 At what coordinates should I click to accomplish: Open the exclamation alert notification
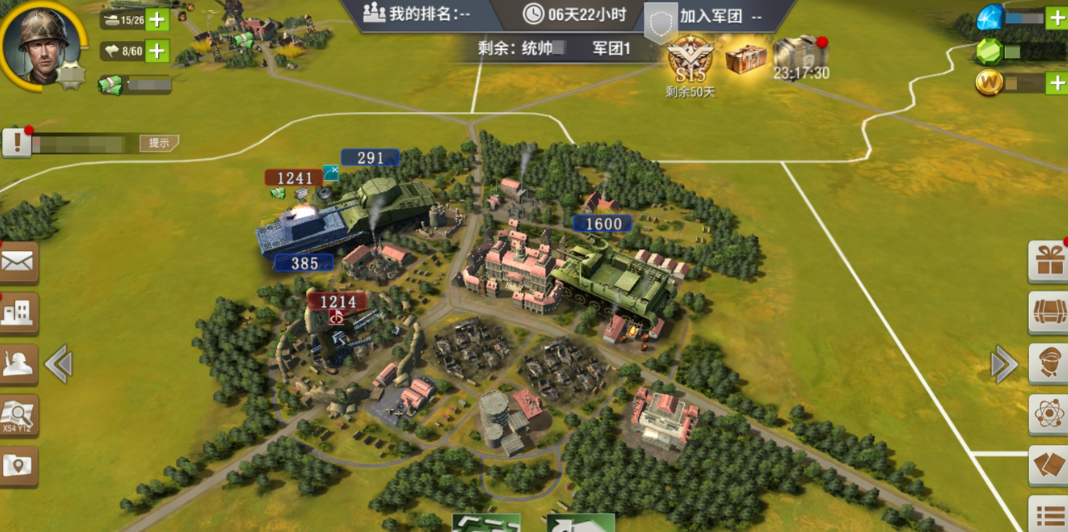coord(16,143)
